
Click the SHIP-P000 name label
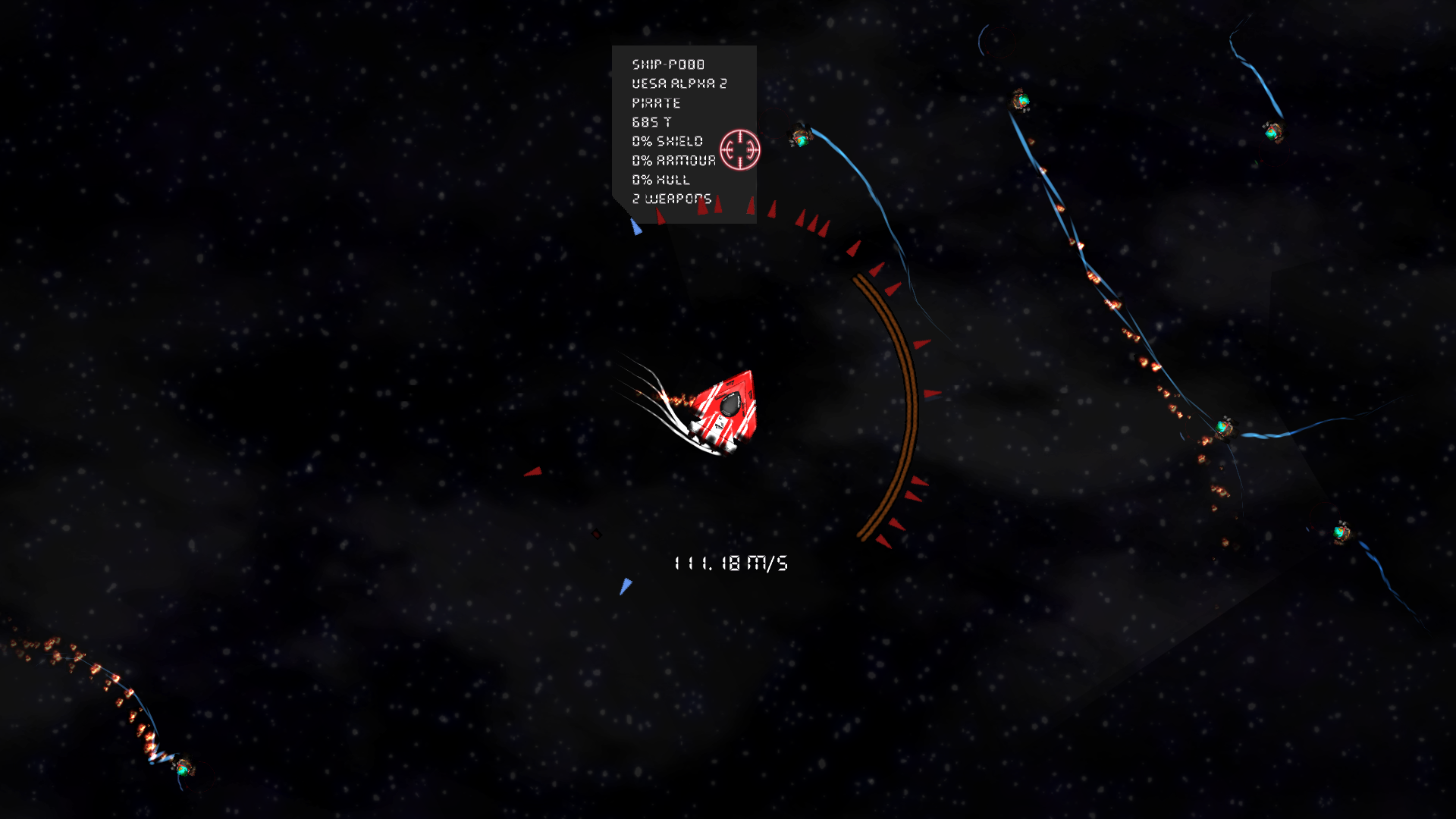(667, 64)
